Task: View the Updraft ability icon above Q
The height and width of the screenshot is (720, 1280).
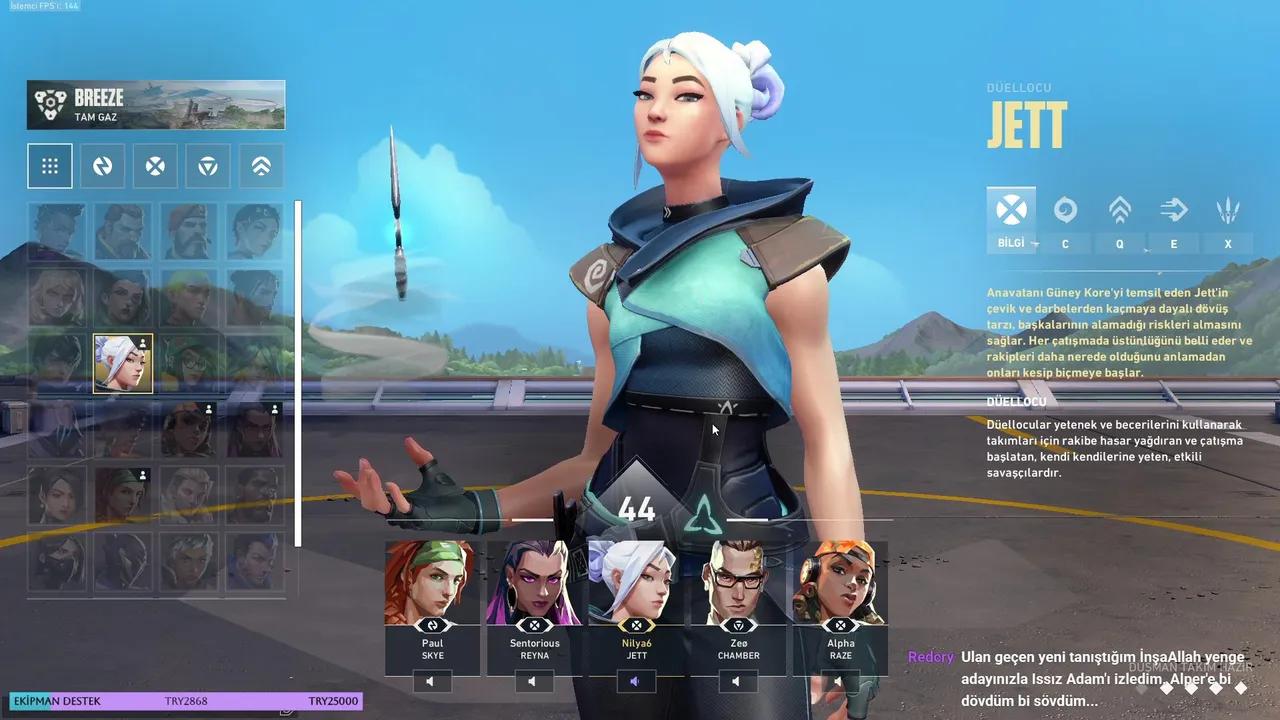Action: [x=1119, y=210]
